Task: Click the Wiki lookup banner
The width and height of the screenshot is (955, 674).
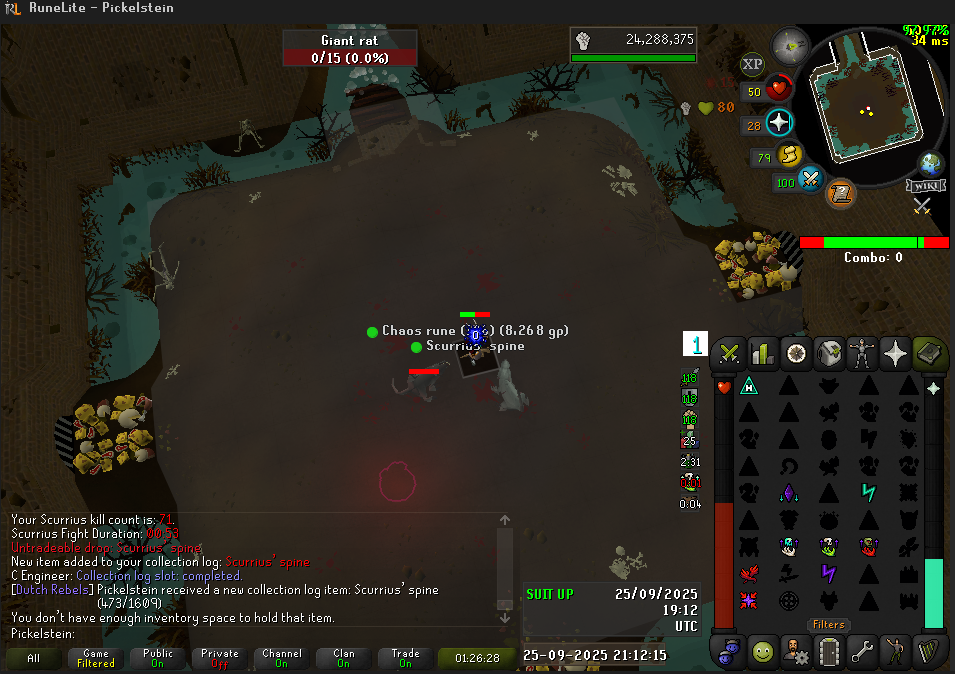Action: pyautogui.click(x=926, y=186)
